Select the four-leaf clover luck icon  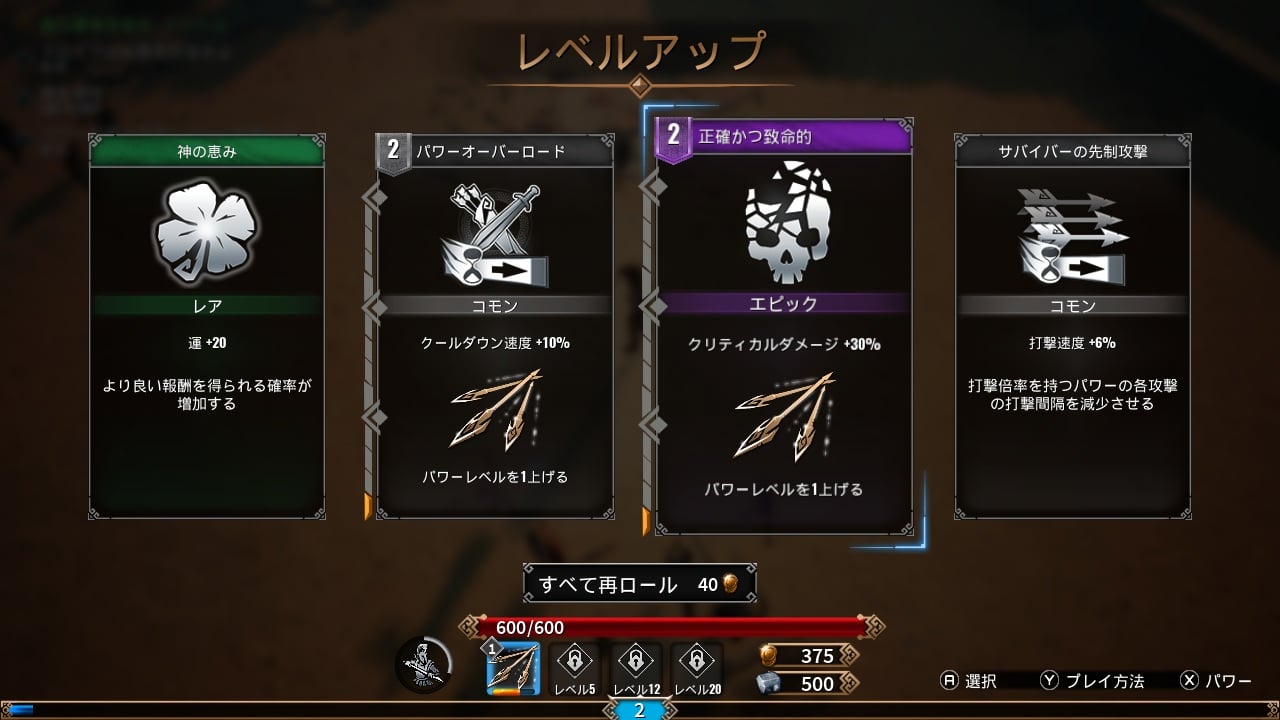[207, 230]
